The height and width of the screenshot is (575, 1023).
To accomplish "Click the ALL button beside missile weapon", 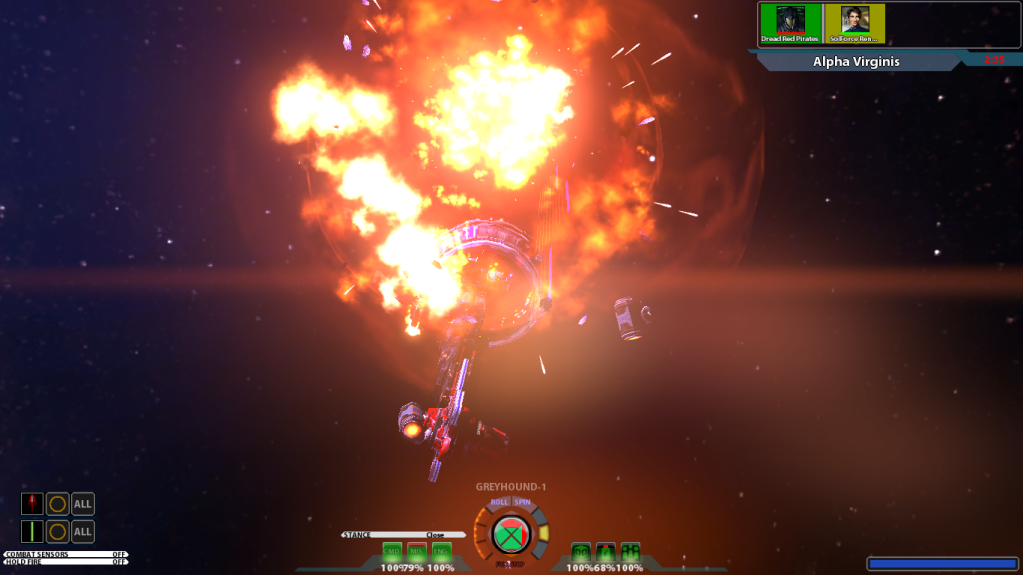I will 83,504.
